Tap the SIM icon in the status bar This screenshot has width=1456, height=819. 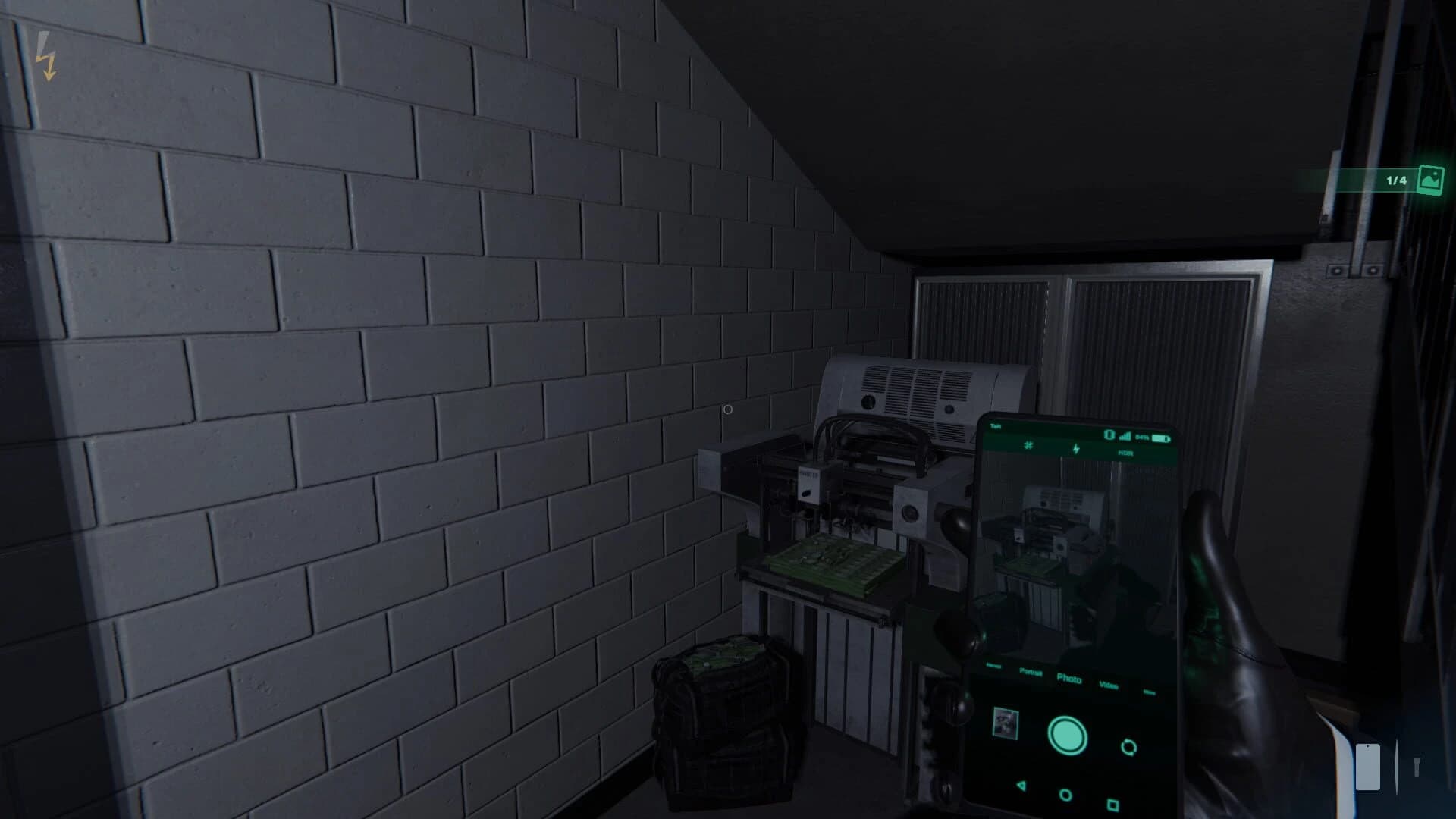tap(1109, 435)
